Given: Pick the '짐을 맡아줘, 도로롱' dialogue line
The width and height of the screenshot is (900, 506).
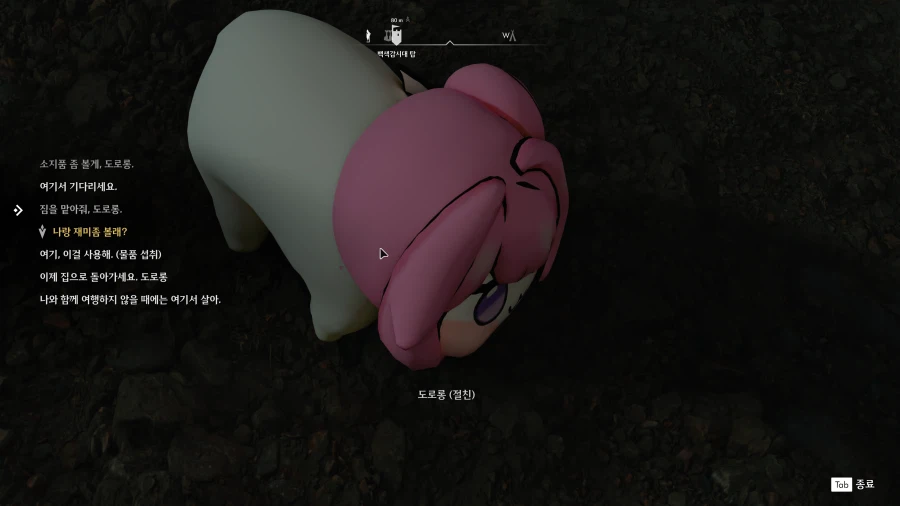Looking at the screenshot, I should click(x=81, y=209).
